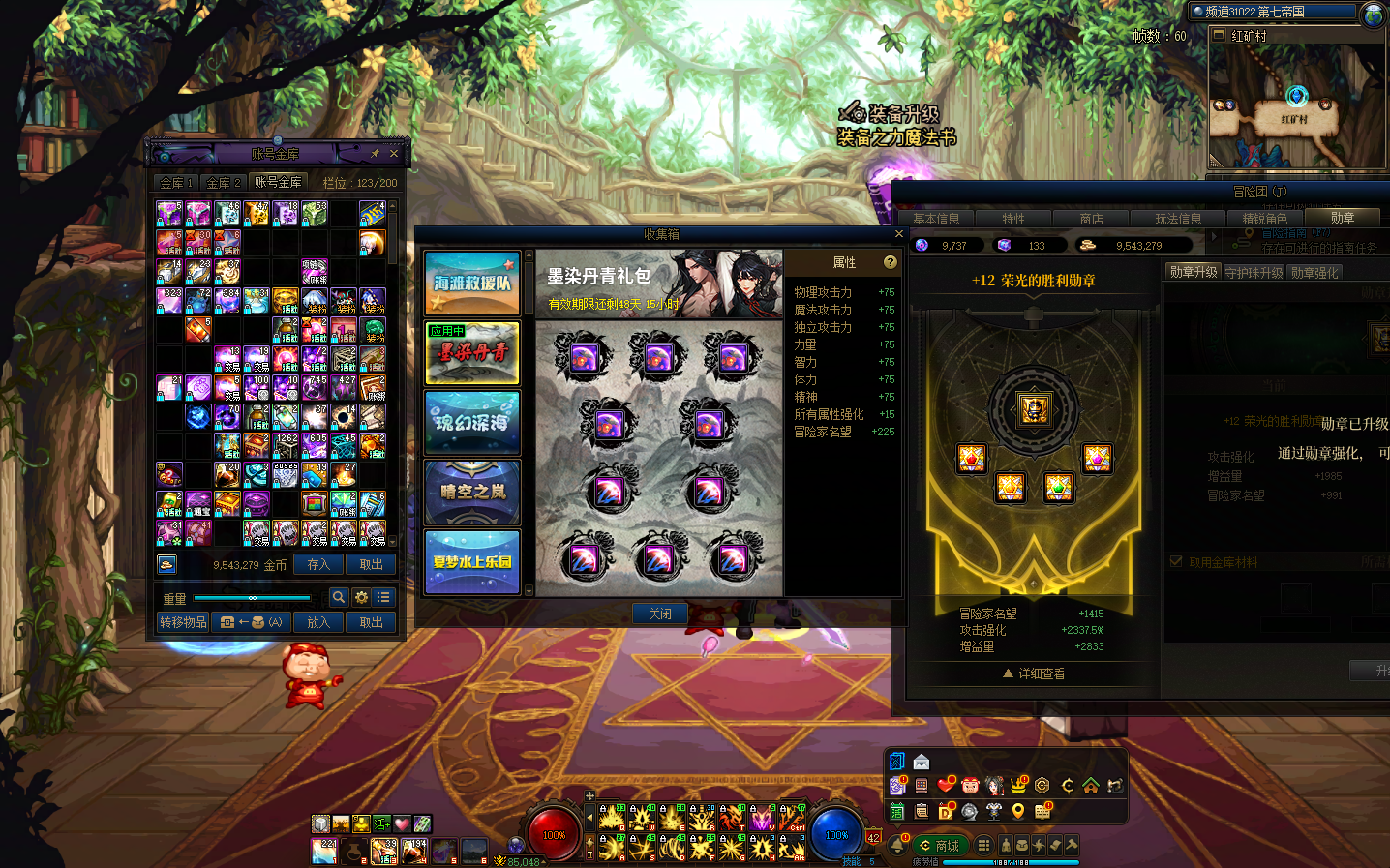Switch to the 基本信息 tab
Screen dimensions: 1390x868
[936, 220]
